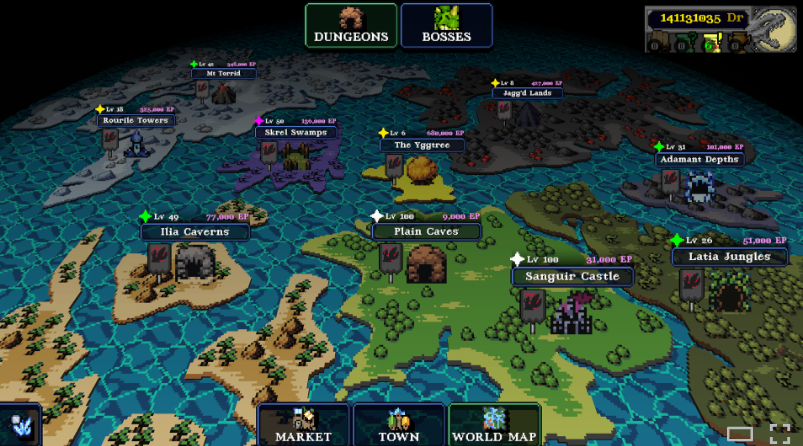Choose the Ilia Caverns dungeon
This screenshot has width=803, height=446.
pyautogui.click(x=194, y=232)
